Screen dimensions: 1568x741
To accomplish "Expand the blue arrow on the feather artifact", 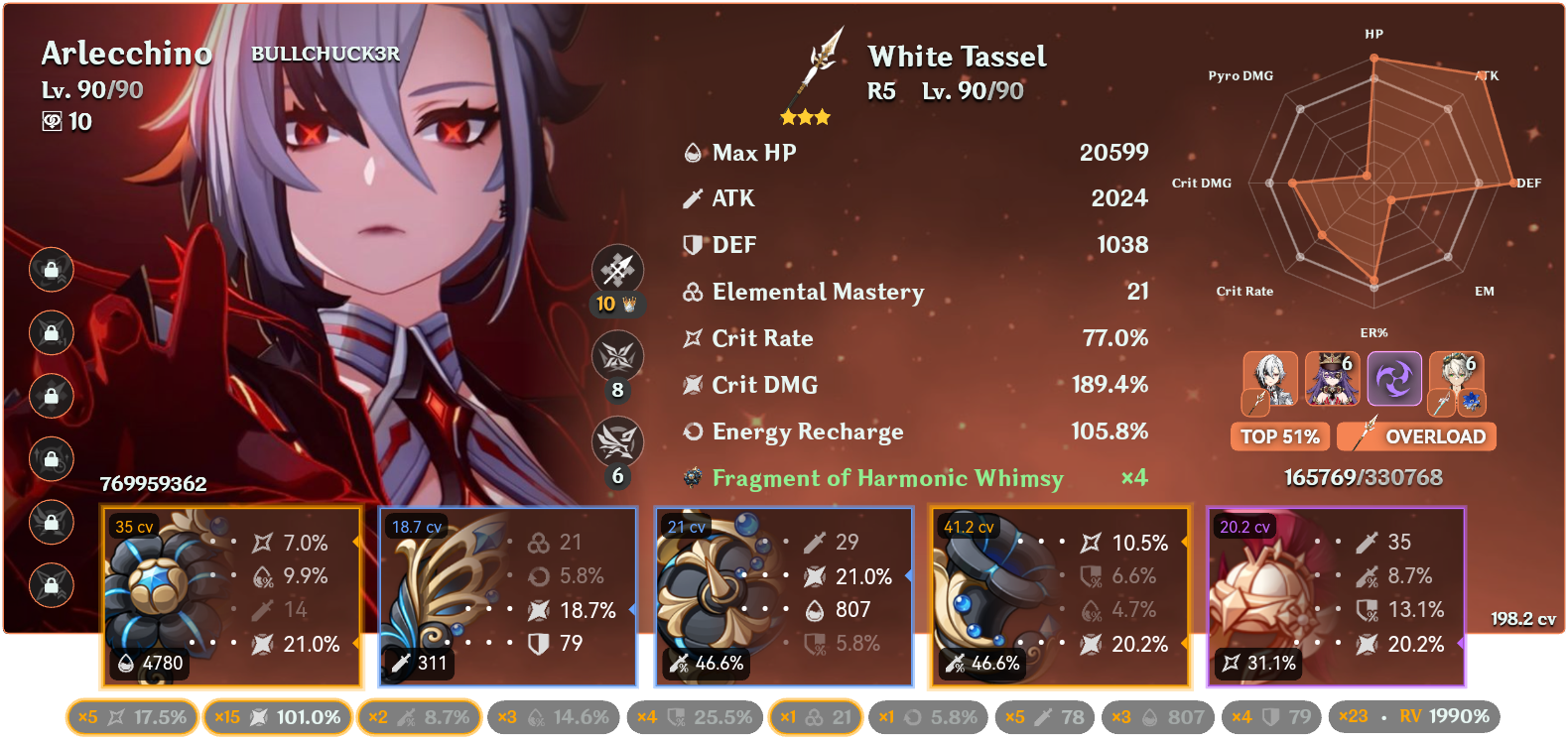I will (632, 611).
